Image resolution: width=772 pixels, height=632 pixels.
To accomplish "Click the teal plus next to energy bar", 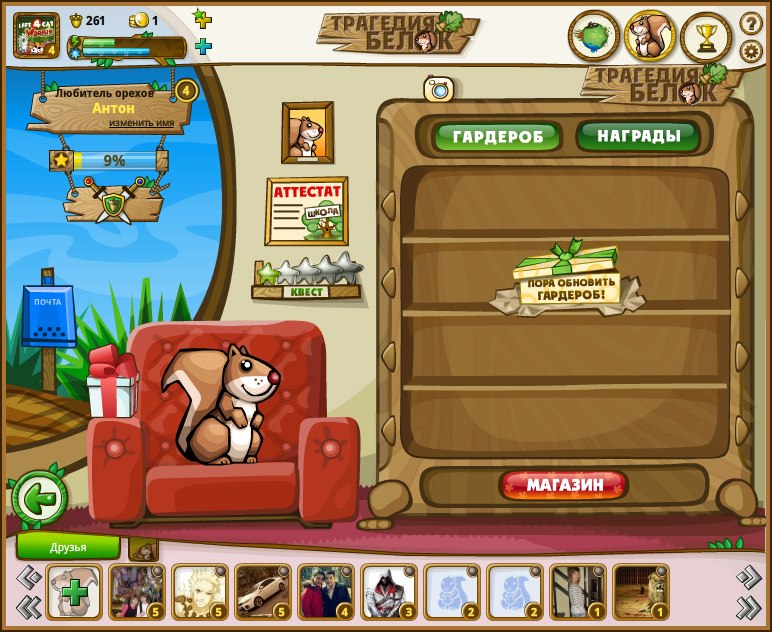I will 203,46.
